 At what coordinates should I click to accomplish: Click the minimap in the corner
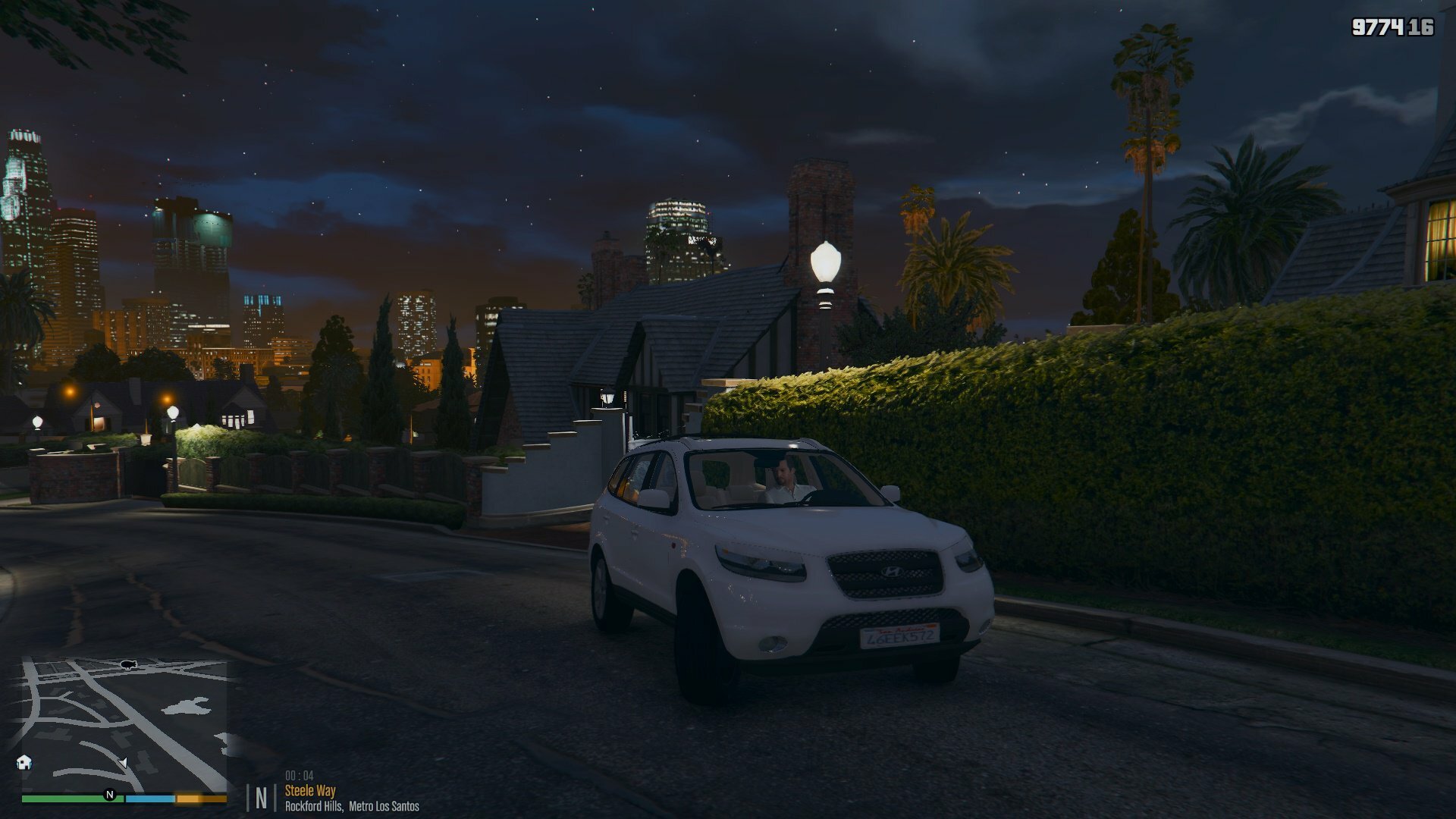(x=124, y=726)
